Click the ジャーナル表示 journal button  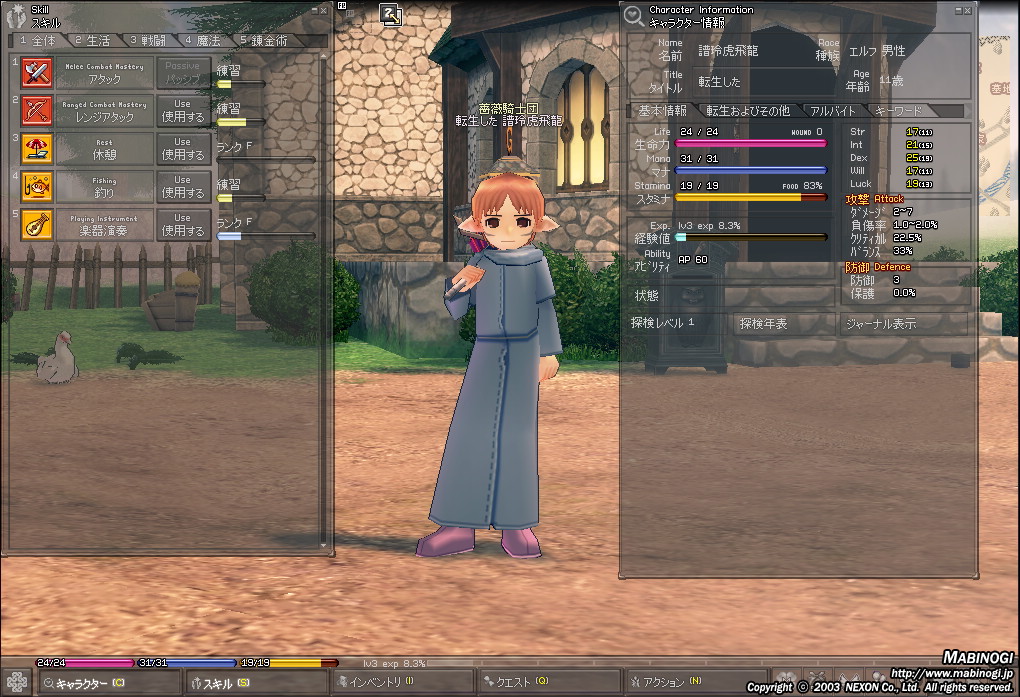point(880,323)
